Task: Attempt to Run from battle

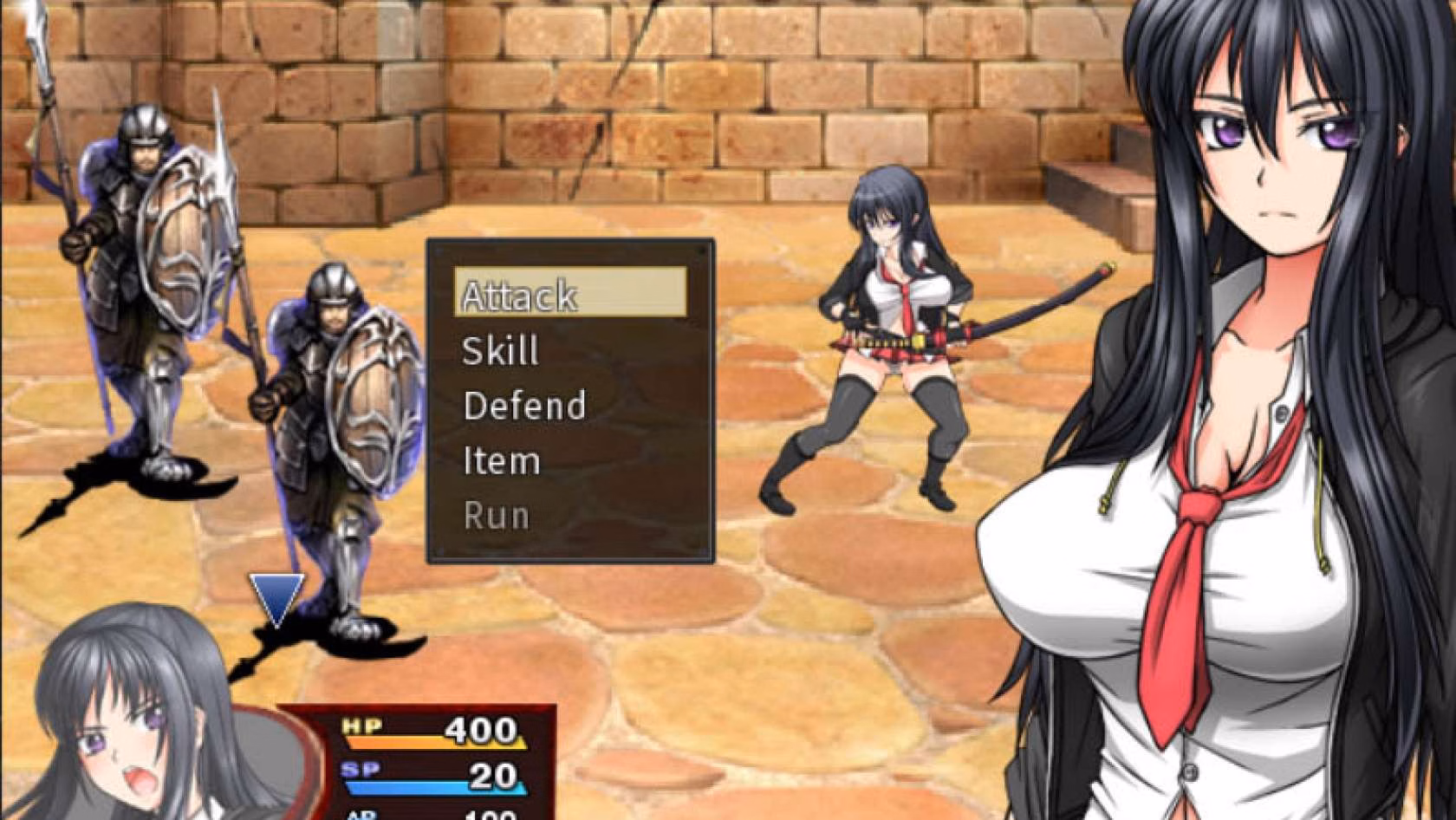Action: [x=495, y=515]
